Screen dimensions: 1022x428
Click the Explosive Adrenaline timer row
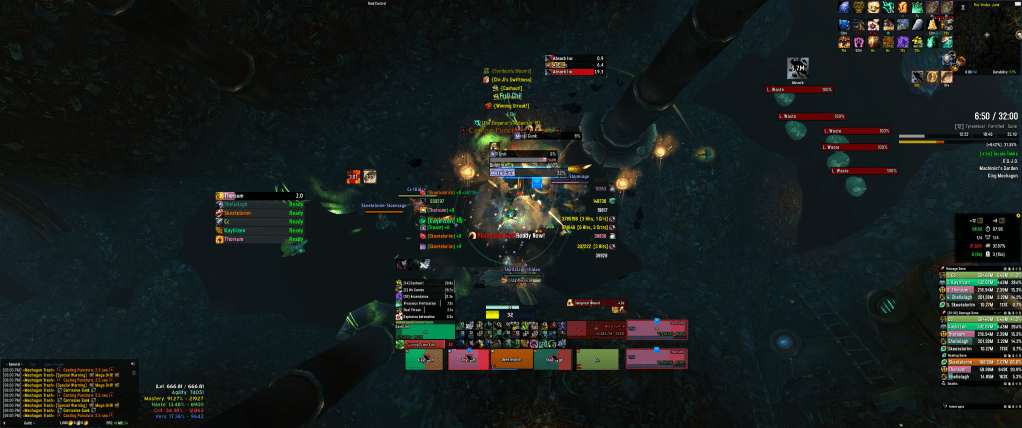[x=427, y=317]
